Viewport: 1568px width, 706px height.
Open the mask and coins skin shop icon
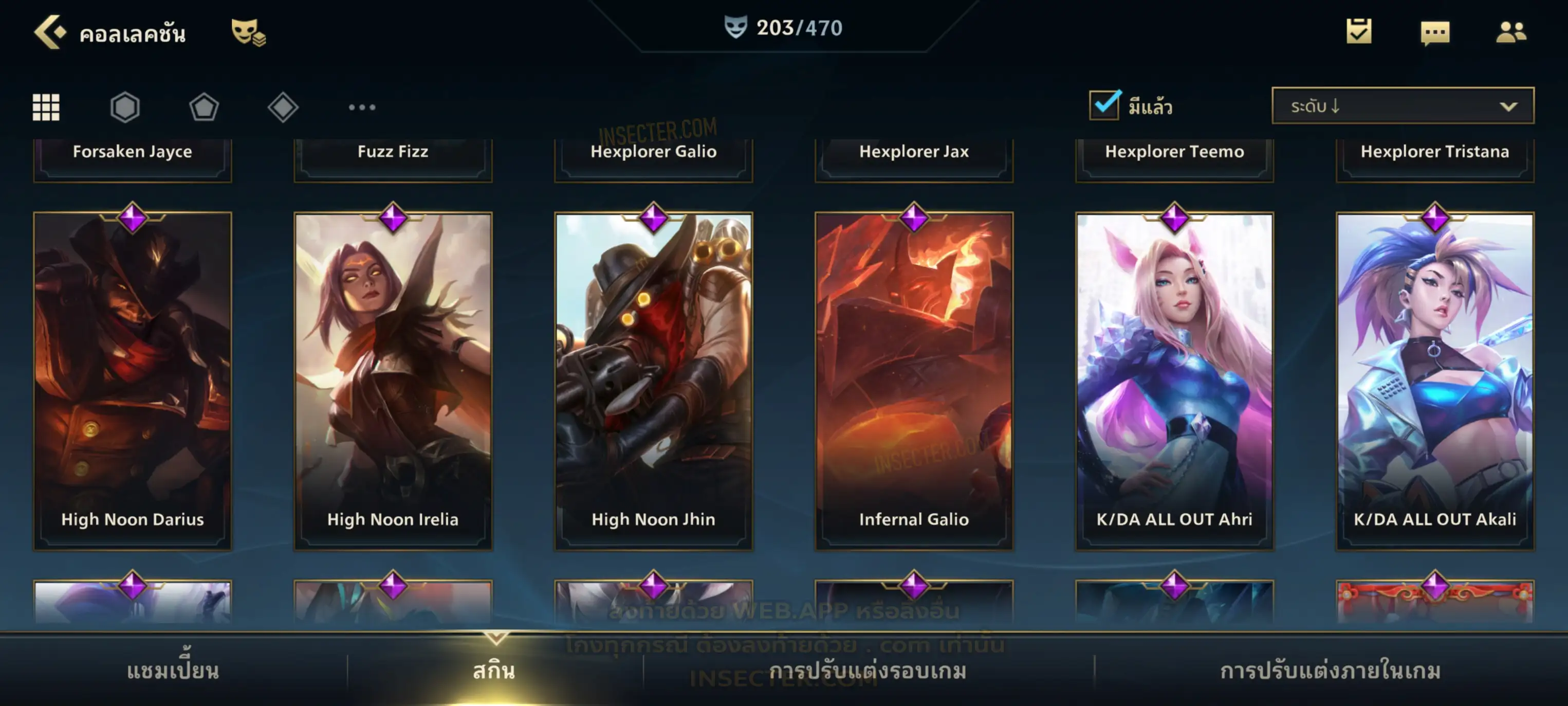pyautogui.click(x=248, y=32)
